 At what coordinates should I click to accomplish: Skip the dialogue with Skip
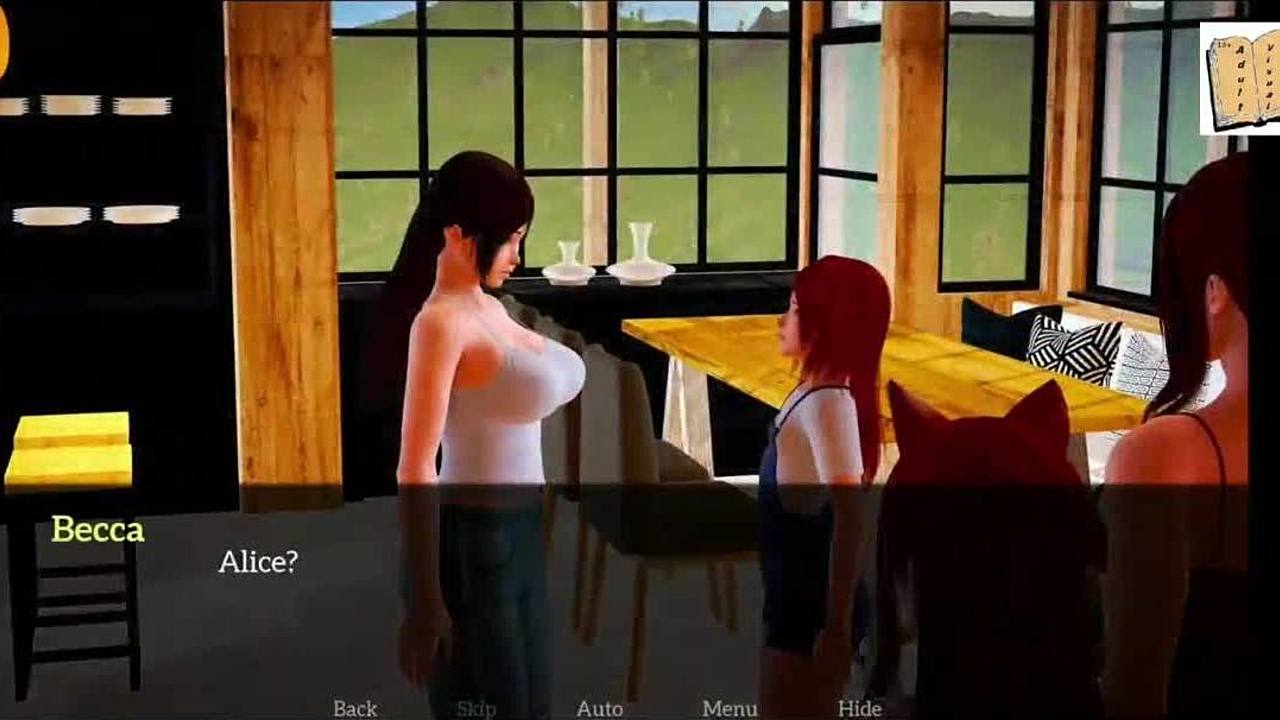pyautogui.click(x=476, y=708)
